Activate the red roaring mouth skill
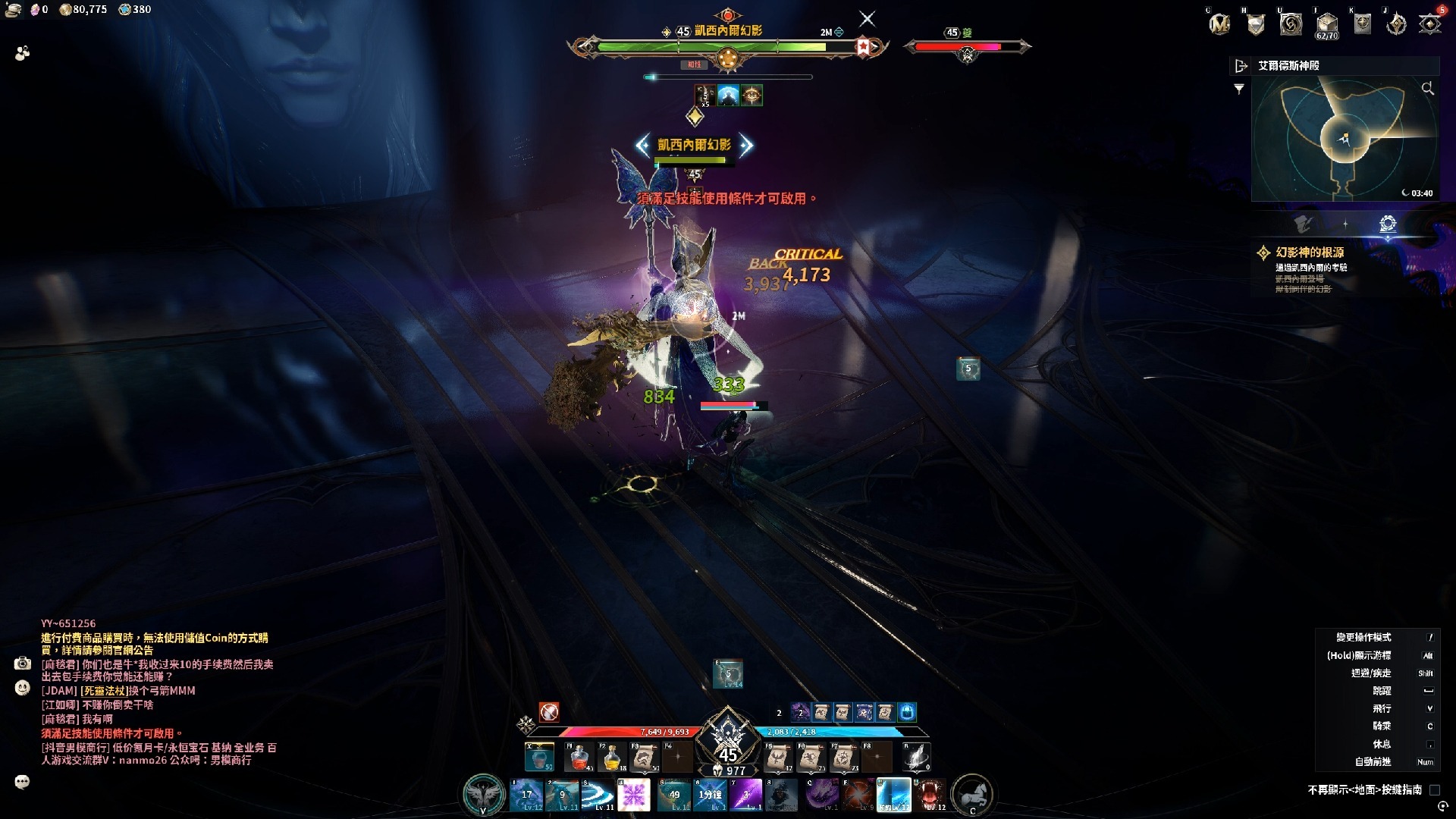 [x=930, y=795]
